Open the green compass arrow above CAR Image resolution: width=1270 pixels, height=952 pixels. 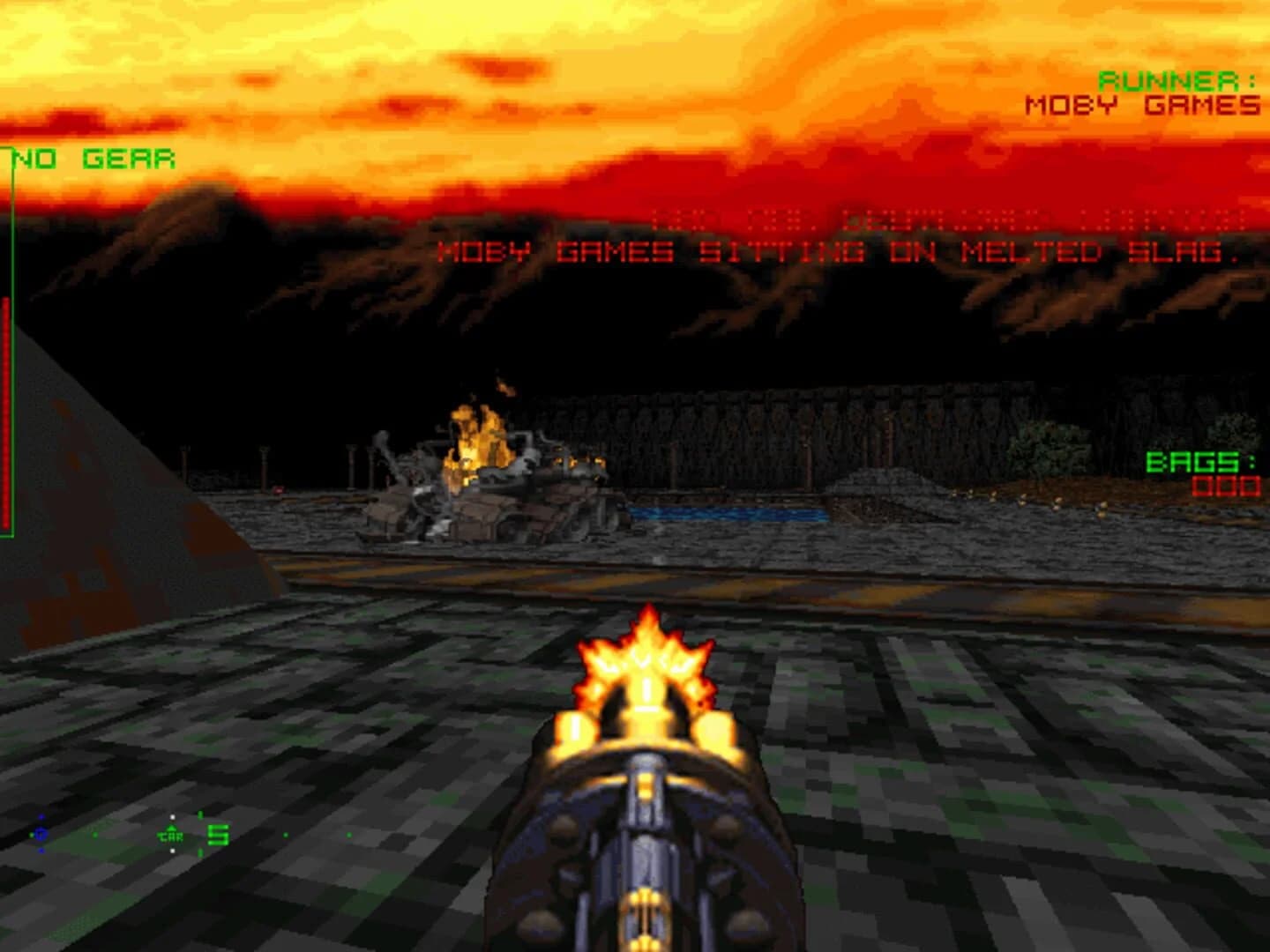click(171, 828)
